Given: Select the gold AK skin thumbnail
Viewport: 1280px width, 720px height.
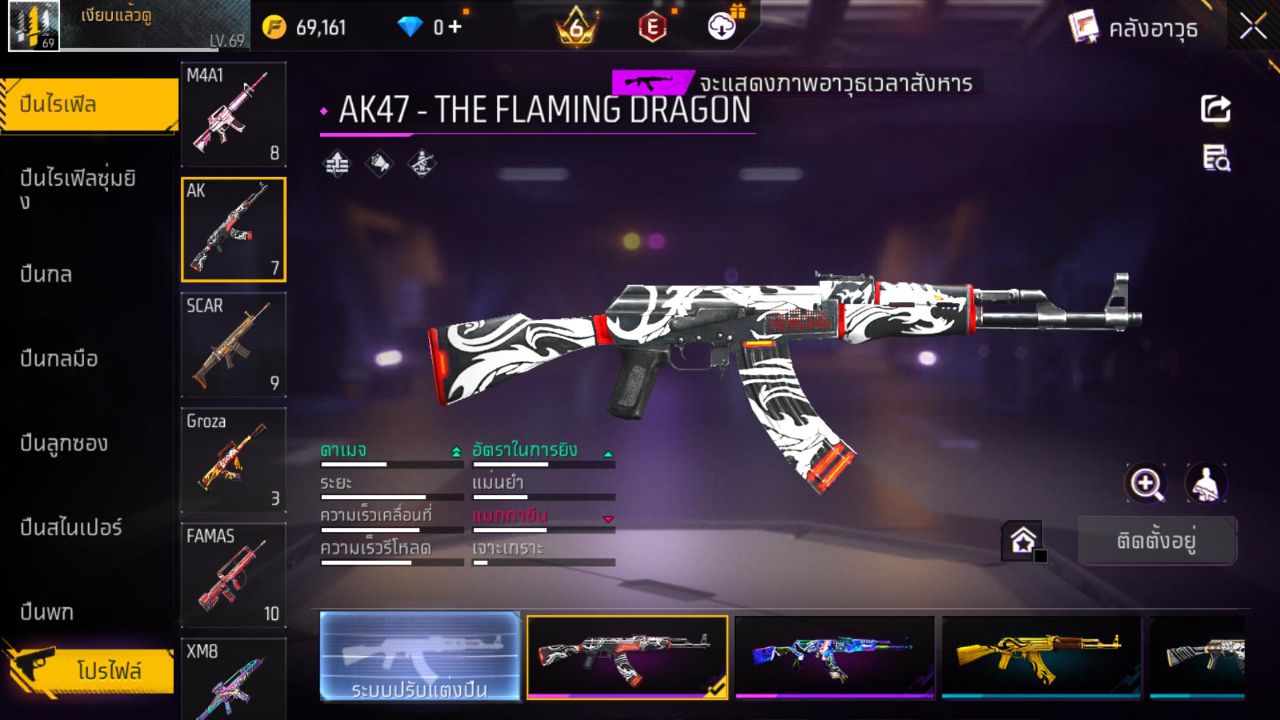Looking at the screenshot, I should (x=1041, y=657).
